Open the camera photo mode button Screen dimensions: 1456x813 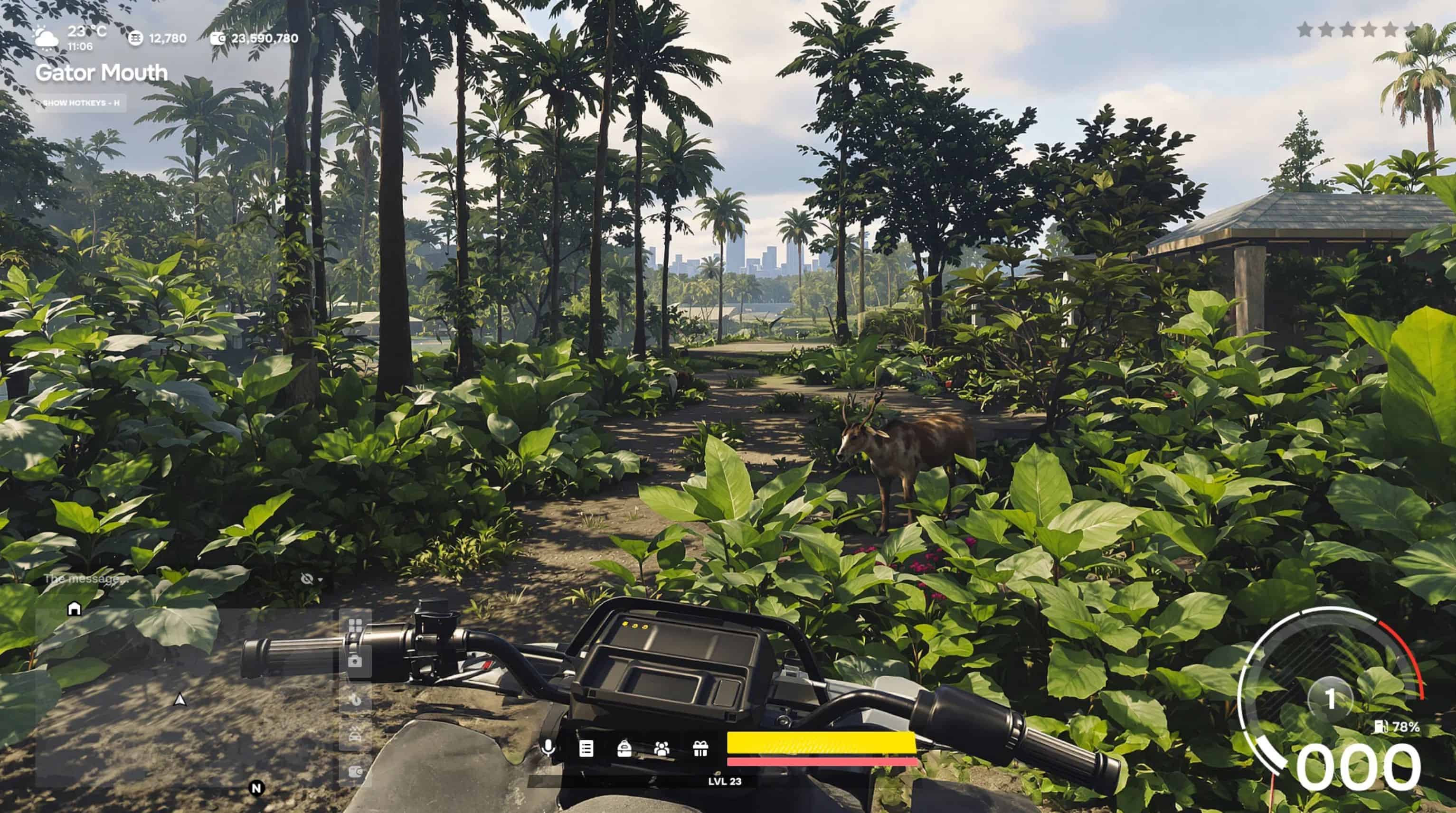[355, 661]
